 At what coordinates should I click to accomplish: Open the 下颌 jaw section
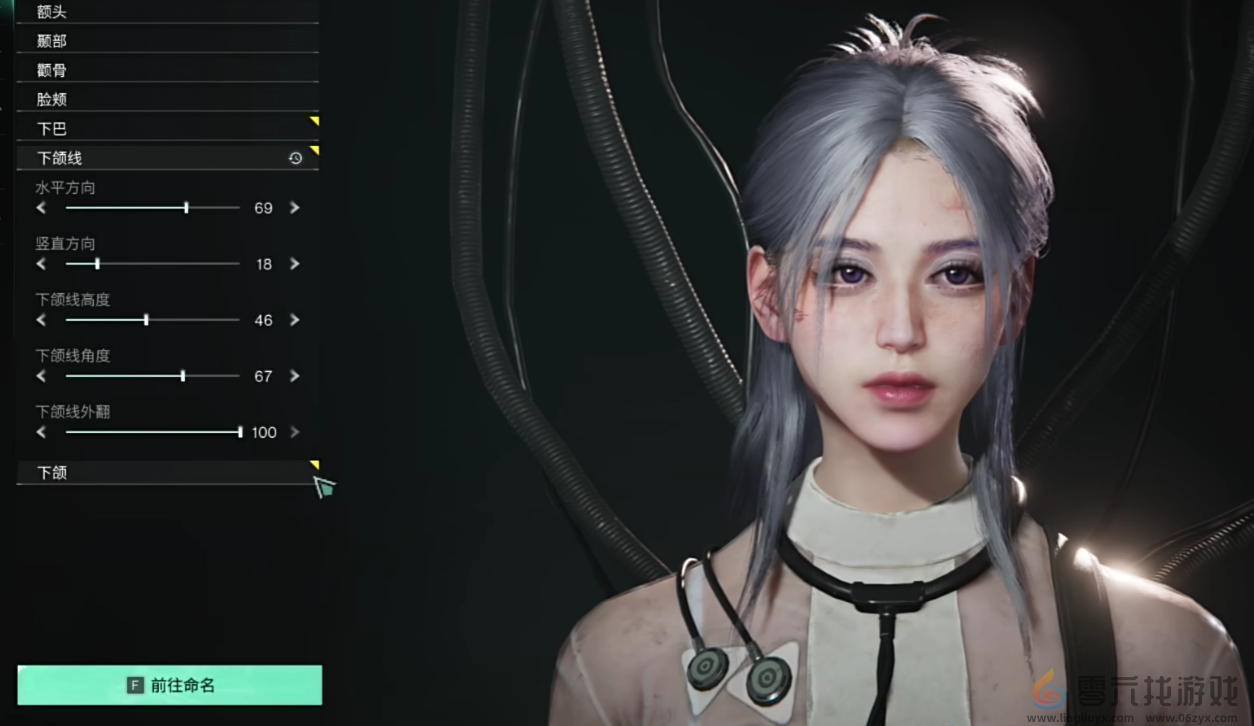pos(167,472)
